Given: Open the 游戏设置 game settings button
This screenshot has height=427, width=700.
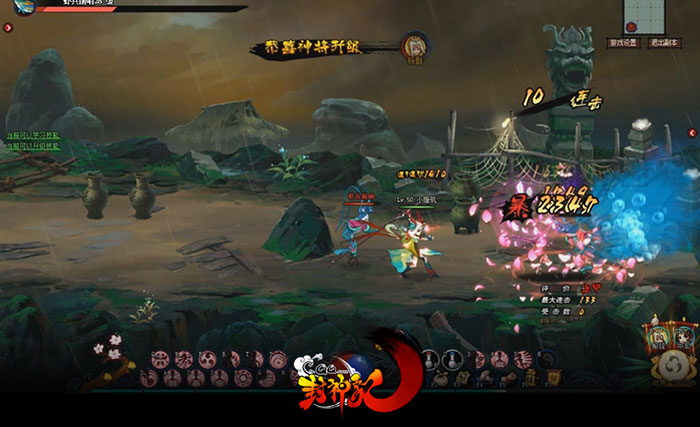Looking at the screenshot, I should tap(622, 44).
